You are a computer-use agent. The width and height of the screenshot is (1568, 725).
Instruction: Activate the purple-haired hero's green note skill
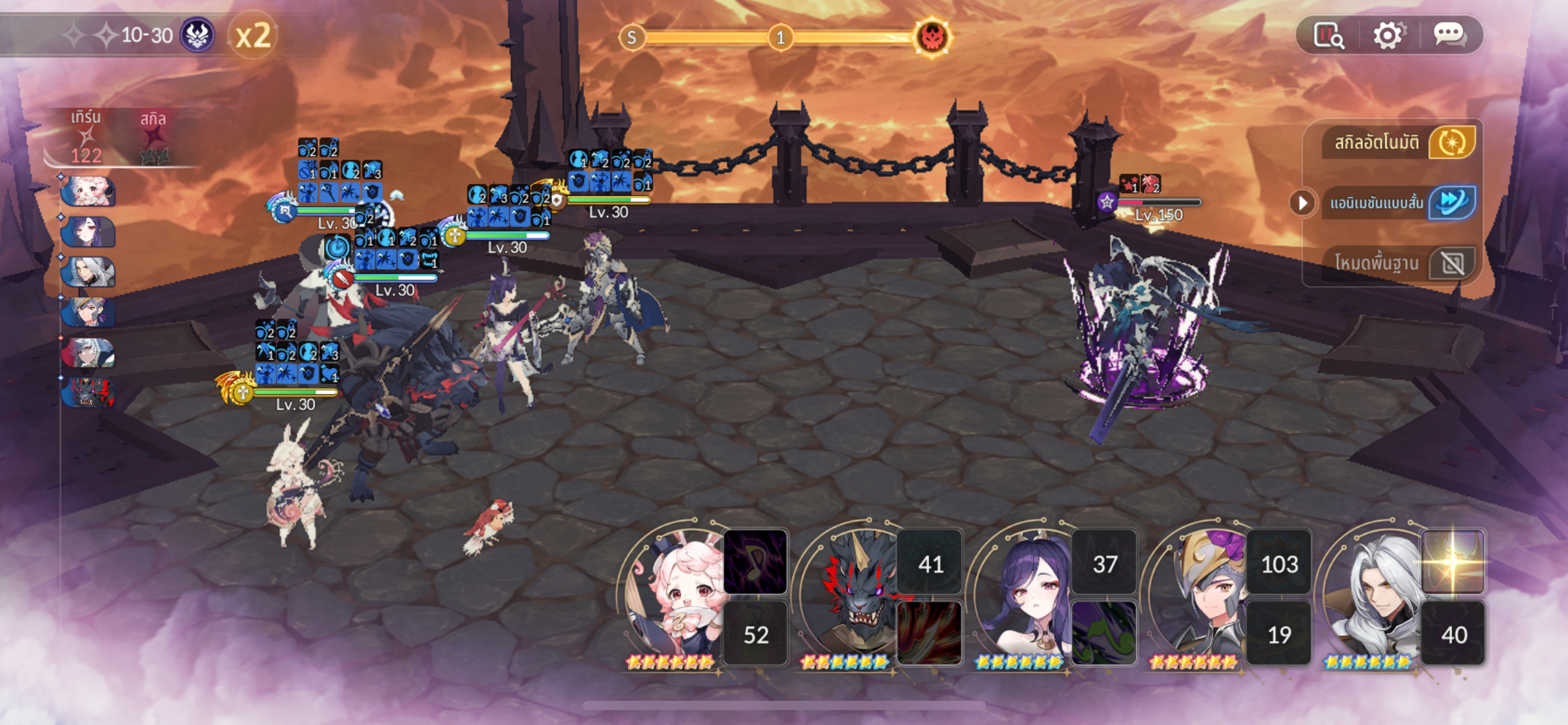pyautogui.click(x=1104, y=633)
